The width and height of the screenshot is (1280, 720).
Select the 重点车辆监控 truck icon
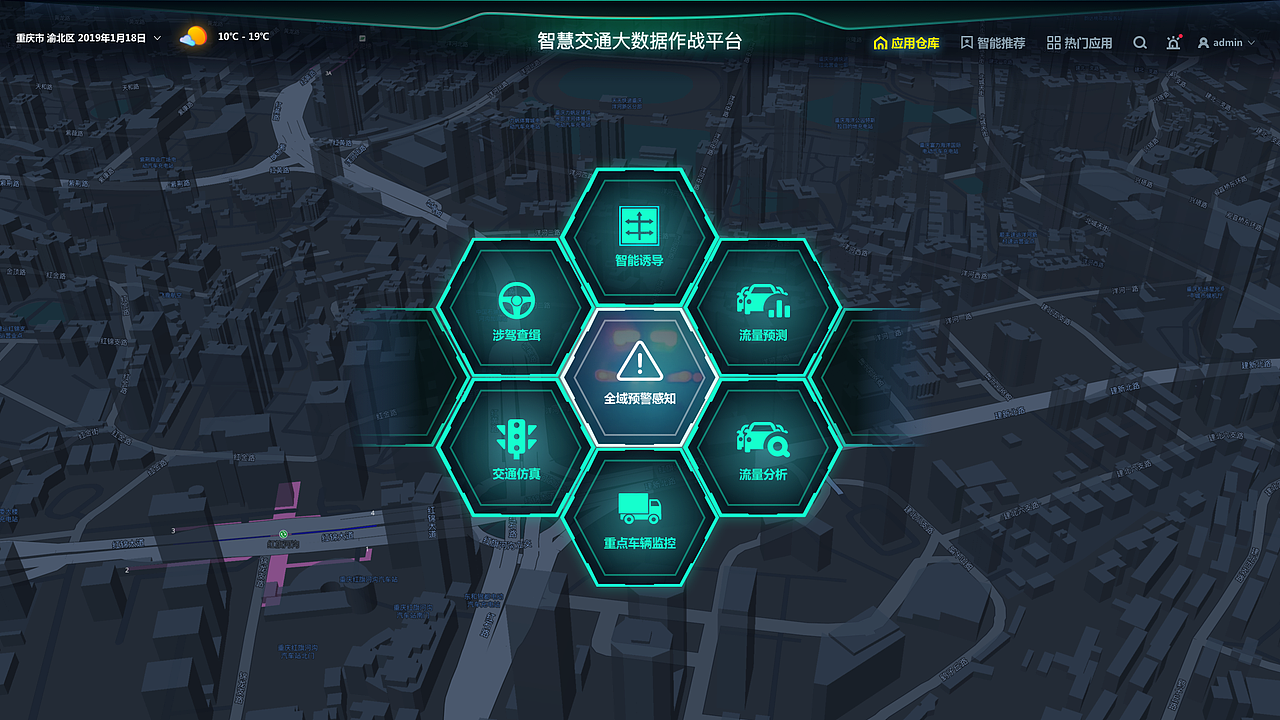(x=641, y=508)
